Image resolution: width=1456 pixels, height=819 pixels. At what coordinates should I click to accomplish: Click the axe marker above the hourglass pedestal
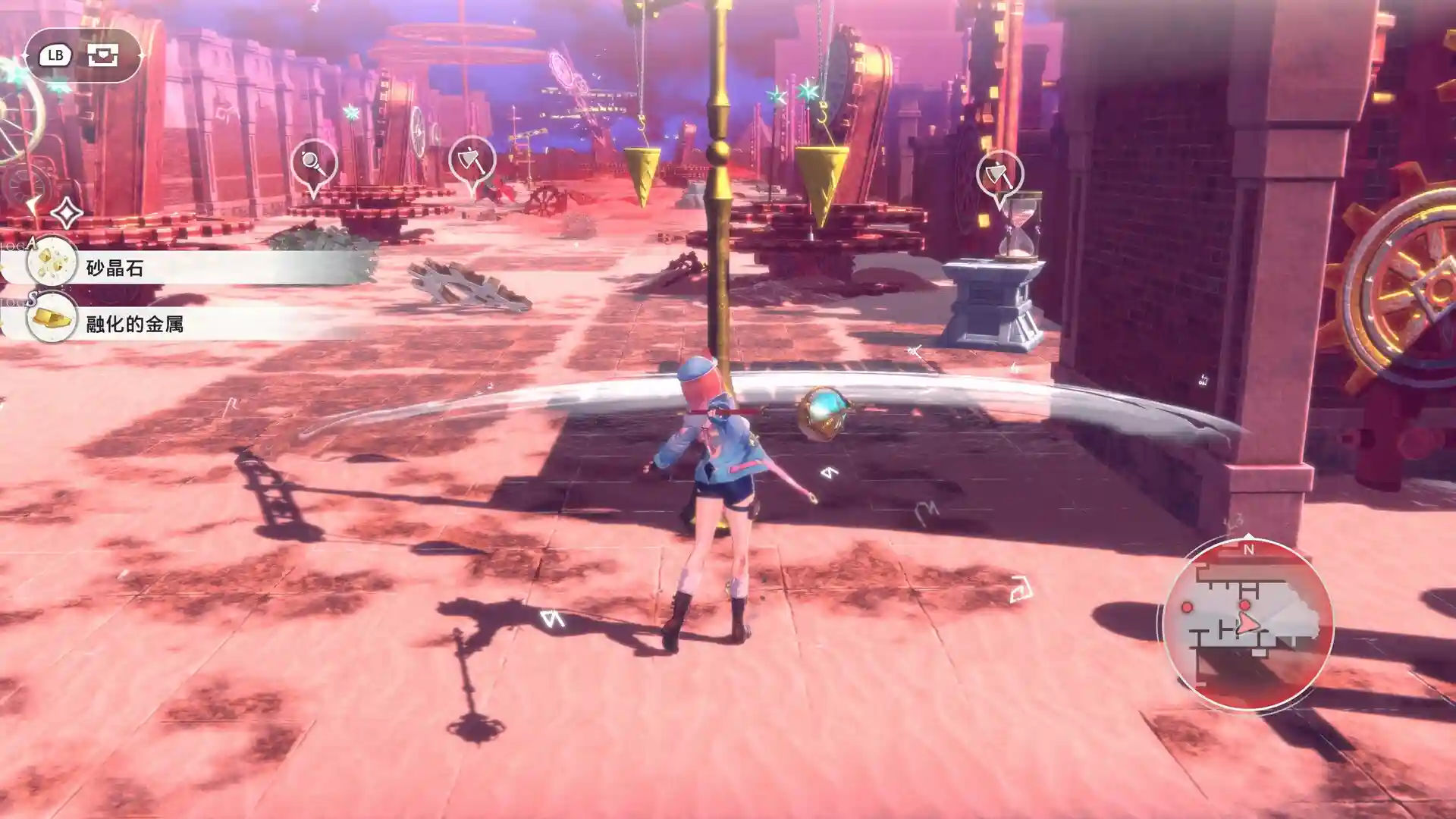tap(999, 176)
